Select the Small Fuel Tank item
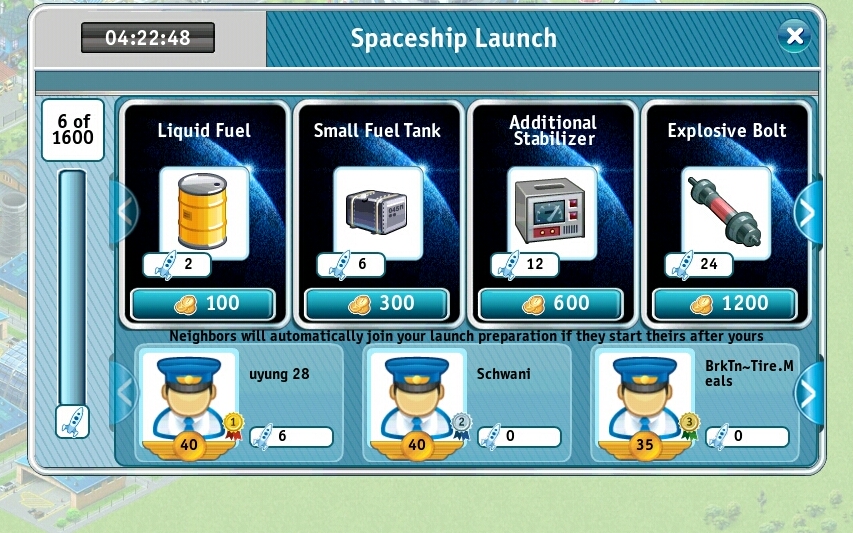The width and height of the screenshot is (853, 533). 377,212
